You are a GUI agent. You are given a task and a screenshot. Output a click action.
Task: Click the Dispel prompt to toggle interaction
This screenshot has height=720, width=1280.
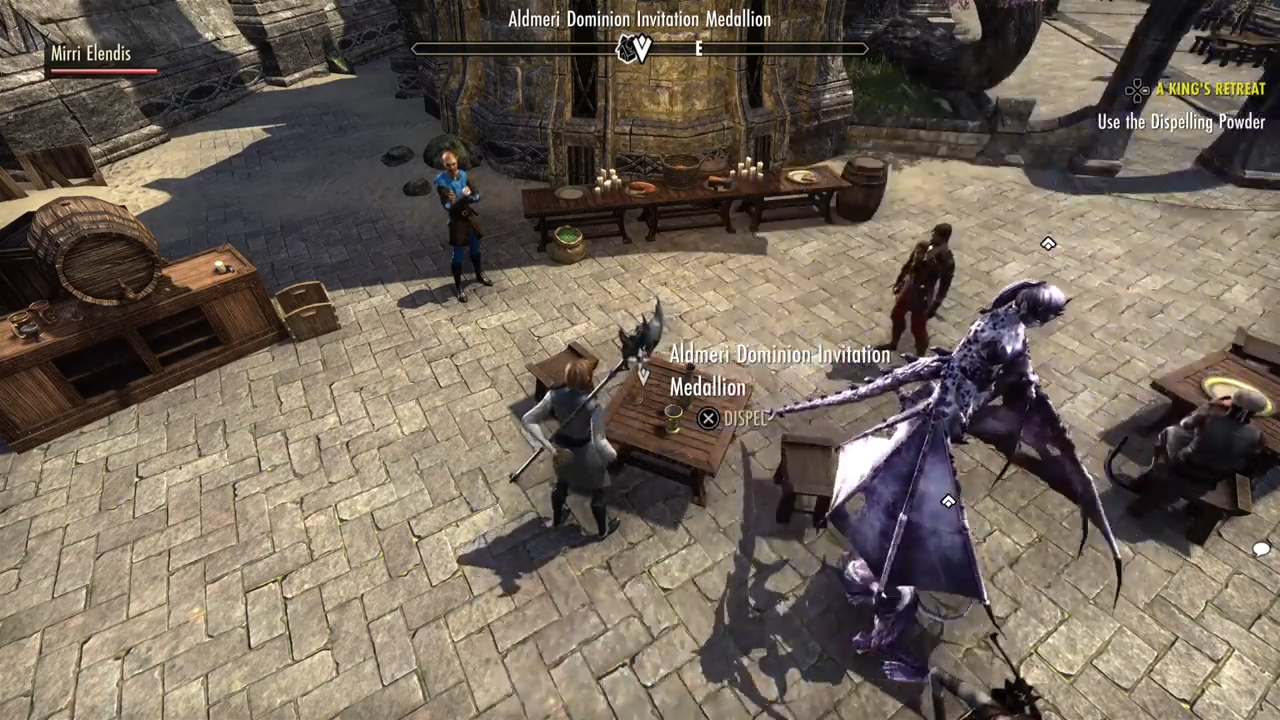tap(745, 419)
